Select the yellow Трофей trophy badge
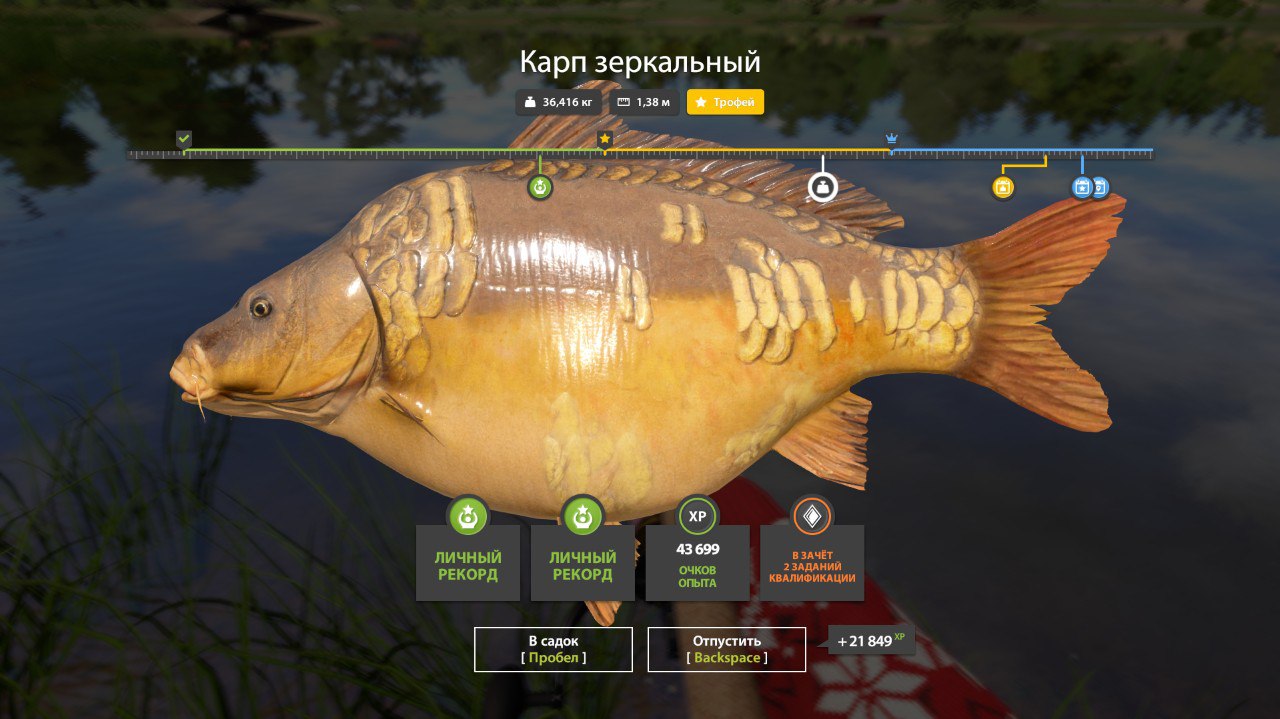Viewport: 1280px width, 719px height. (x=725, y=102)
